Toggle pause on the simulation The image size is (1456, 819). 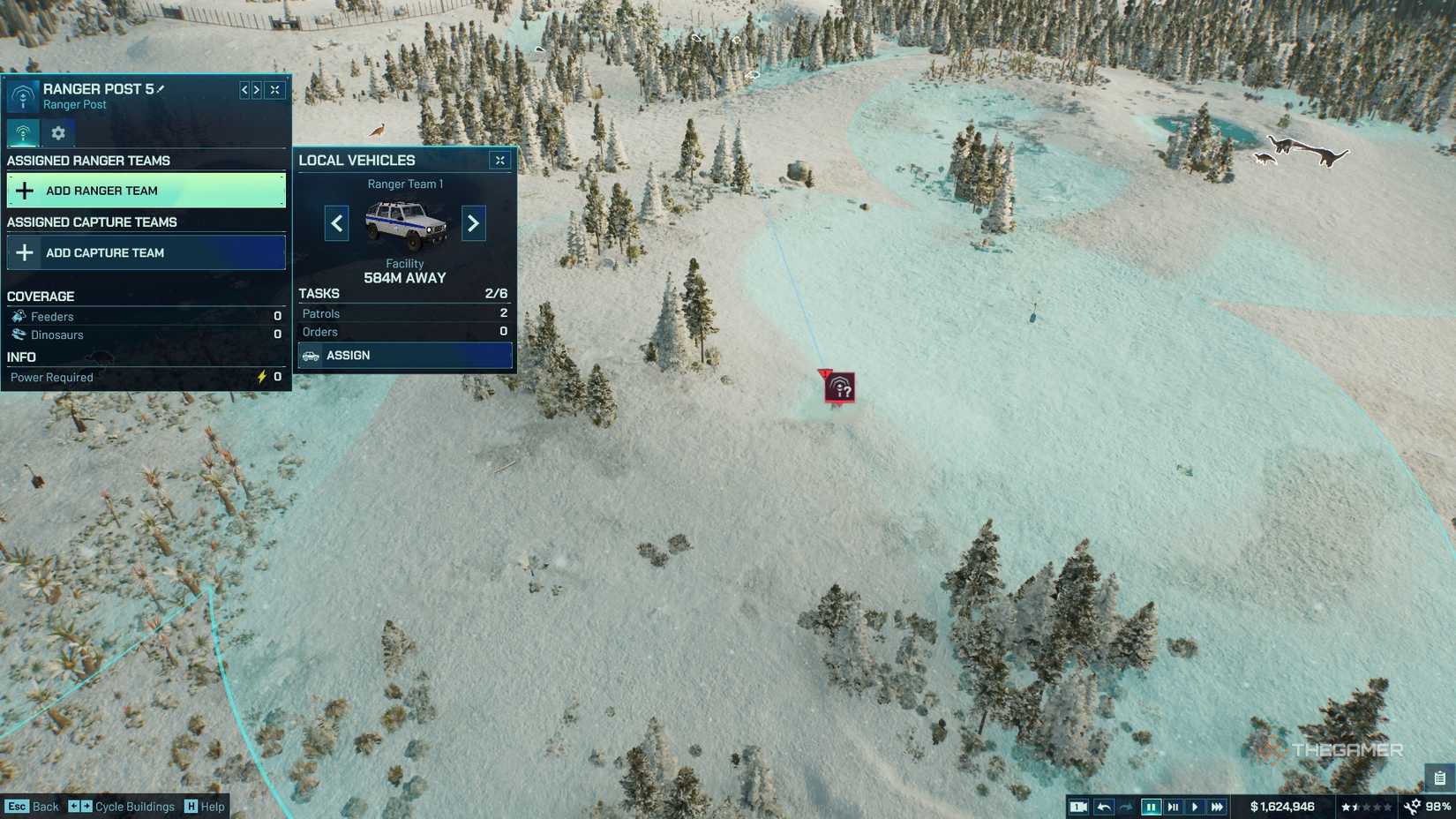coord(1152,806)
